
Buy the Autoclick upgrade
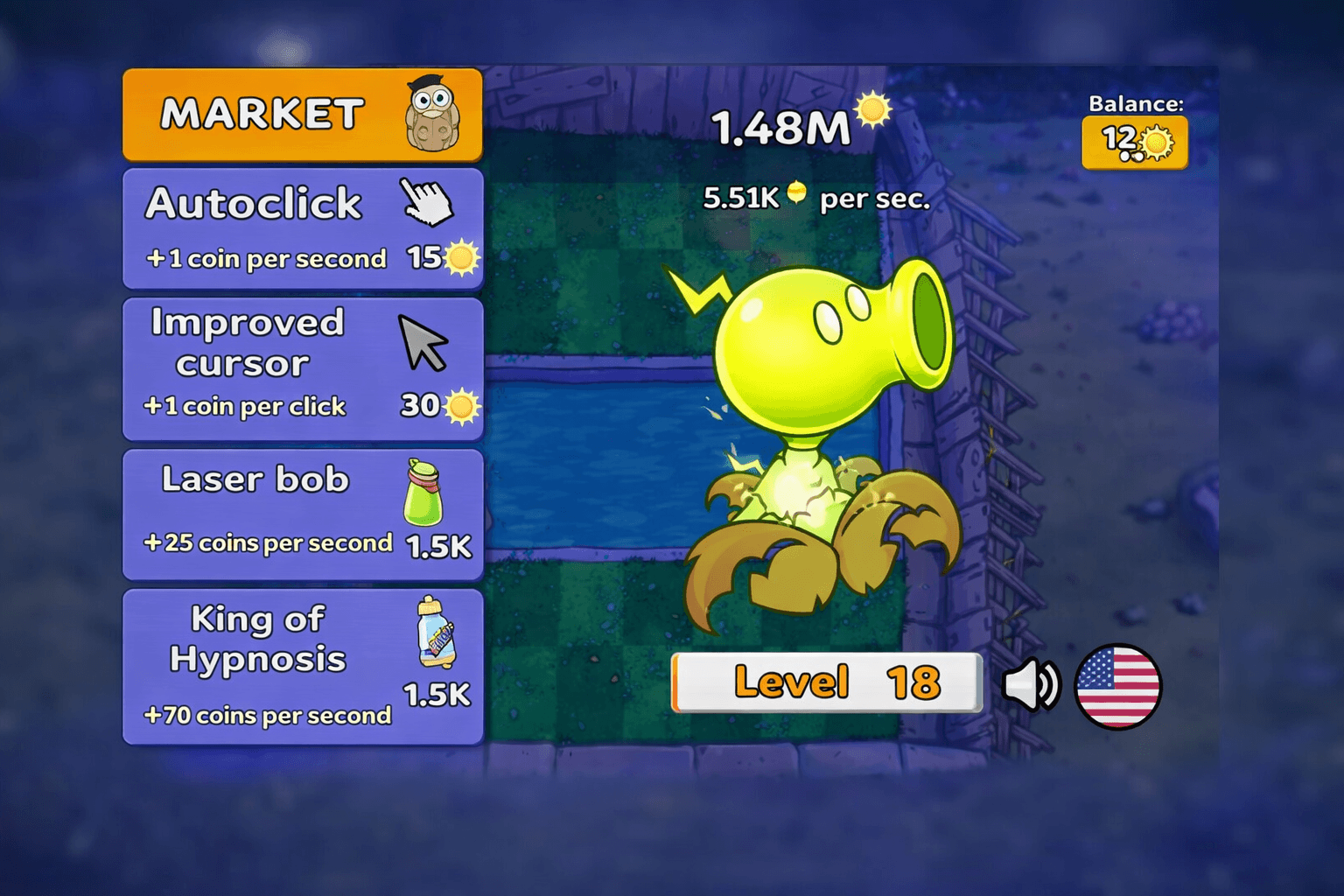[302, 228]
